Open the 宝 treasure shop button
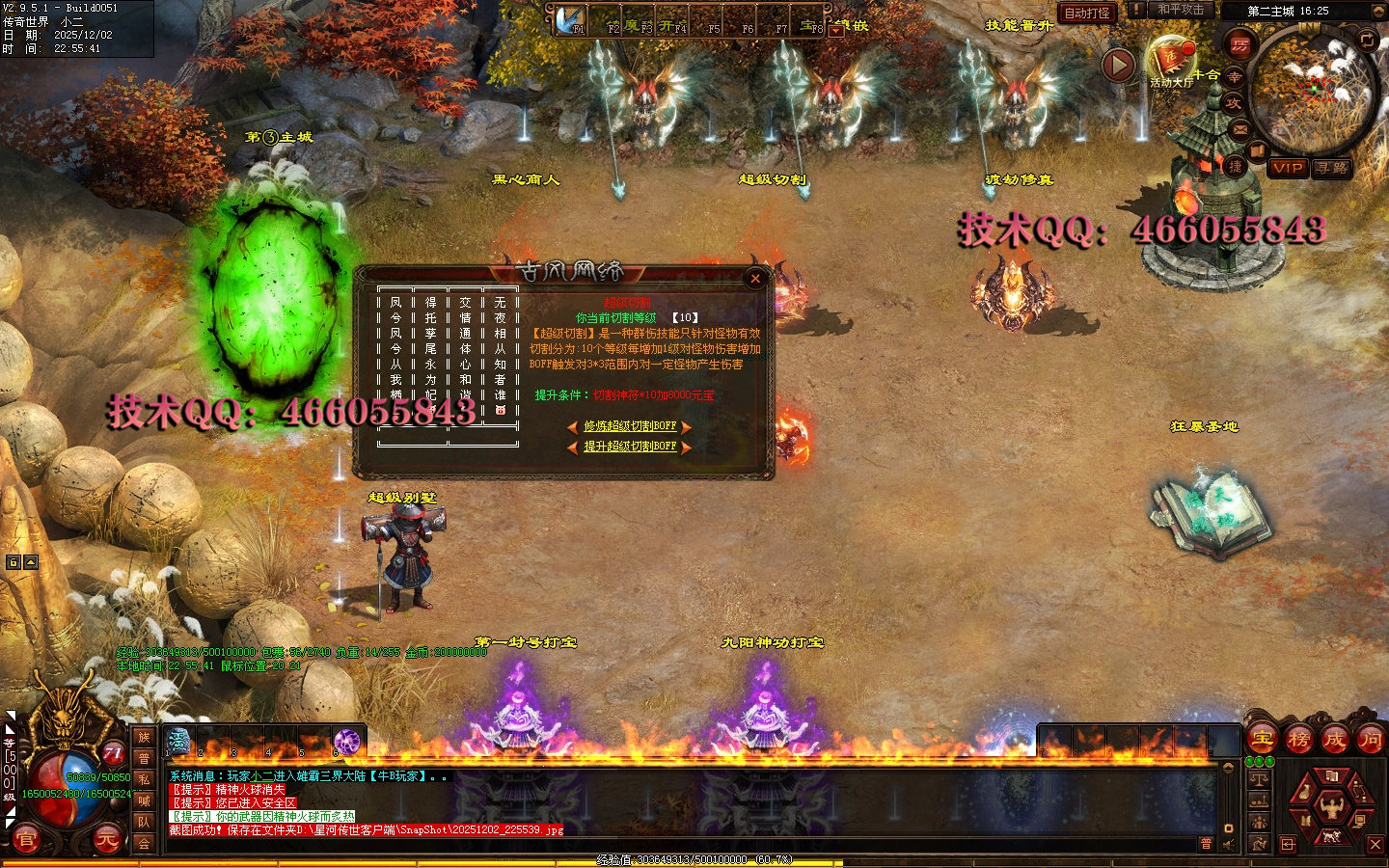This screenshot has height=868, width=1389. click(1263, 740)
